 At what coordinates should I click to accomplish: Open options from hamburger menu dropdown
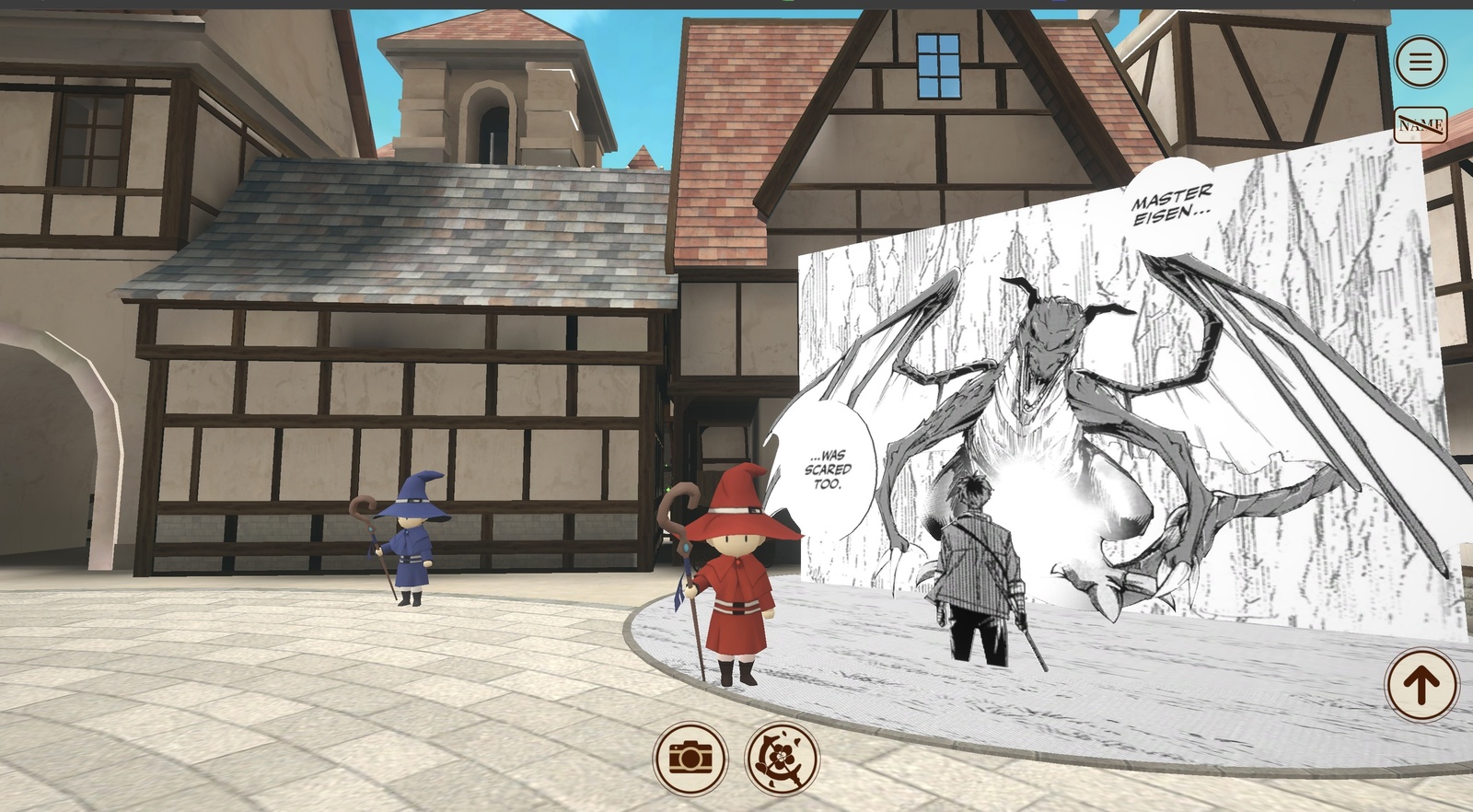1421,61
